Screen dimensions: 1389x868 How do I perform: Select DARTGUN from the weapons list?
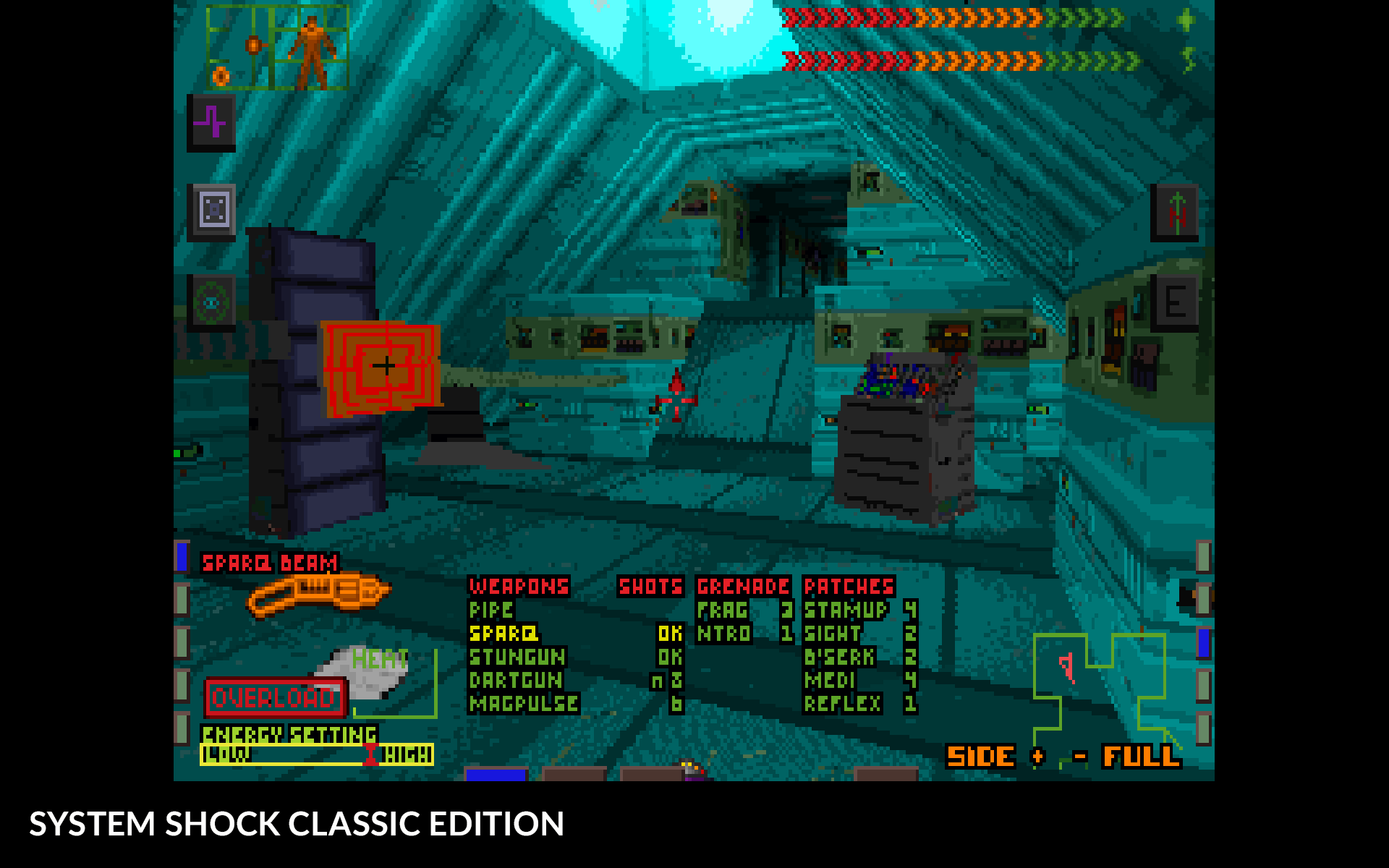point(515,680)
